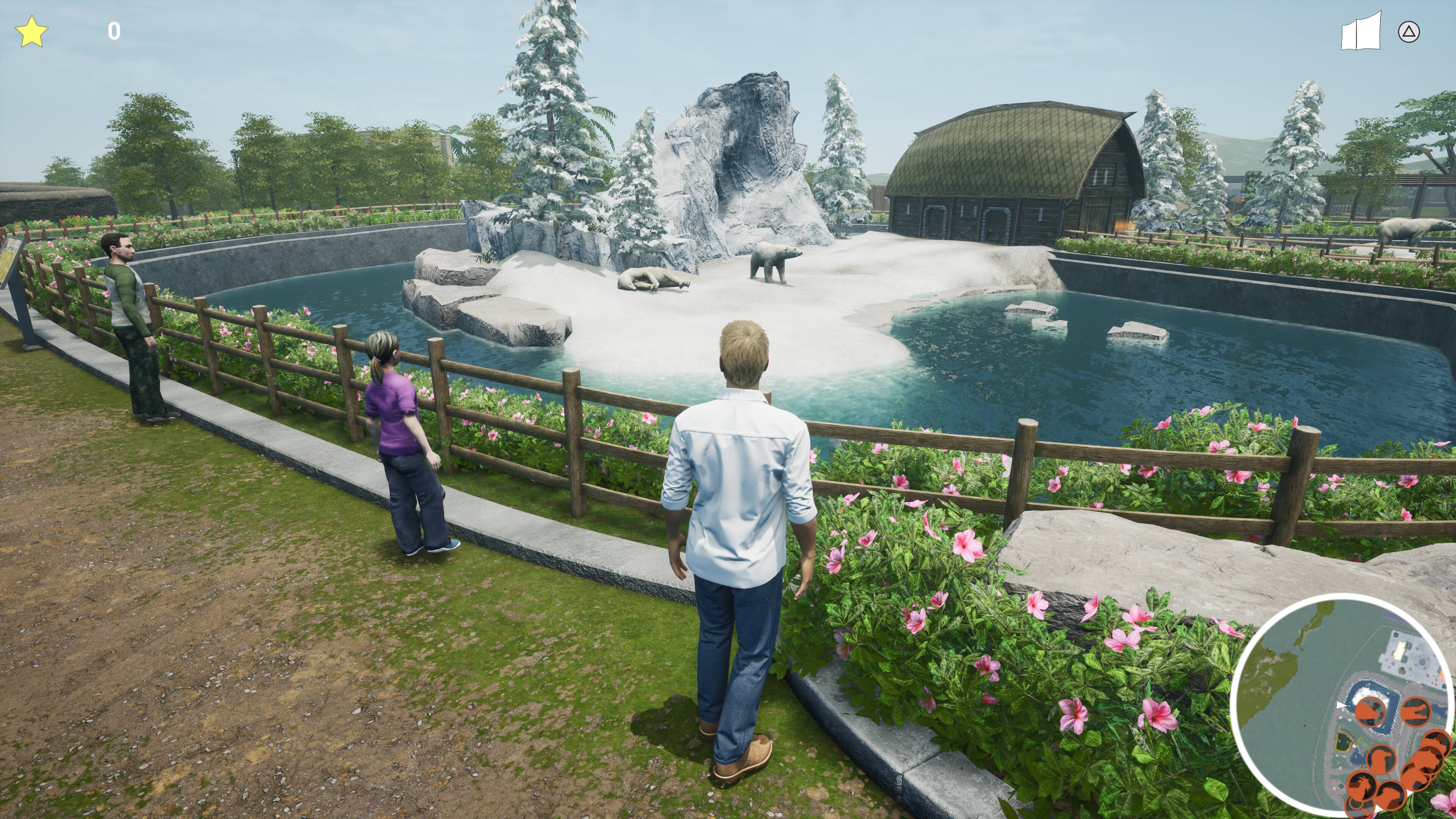Image resolution: width=1456 pixels, height=819 pixels.
Task: Click the yellow star rating icon
Action: click(x=31, y=31)
